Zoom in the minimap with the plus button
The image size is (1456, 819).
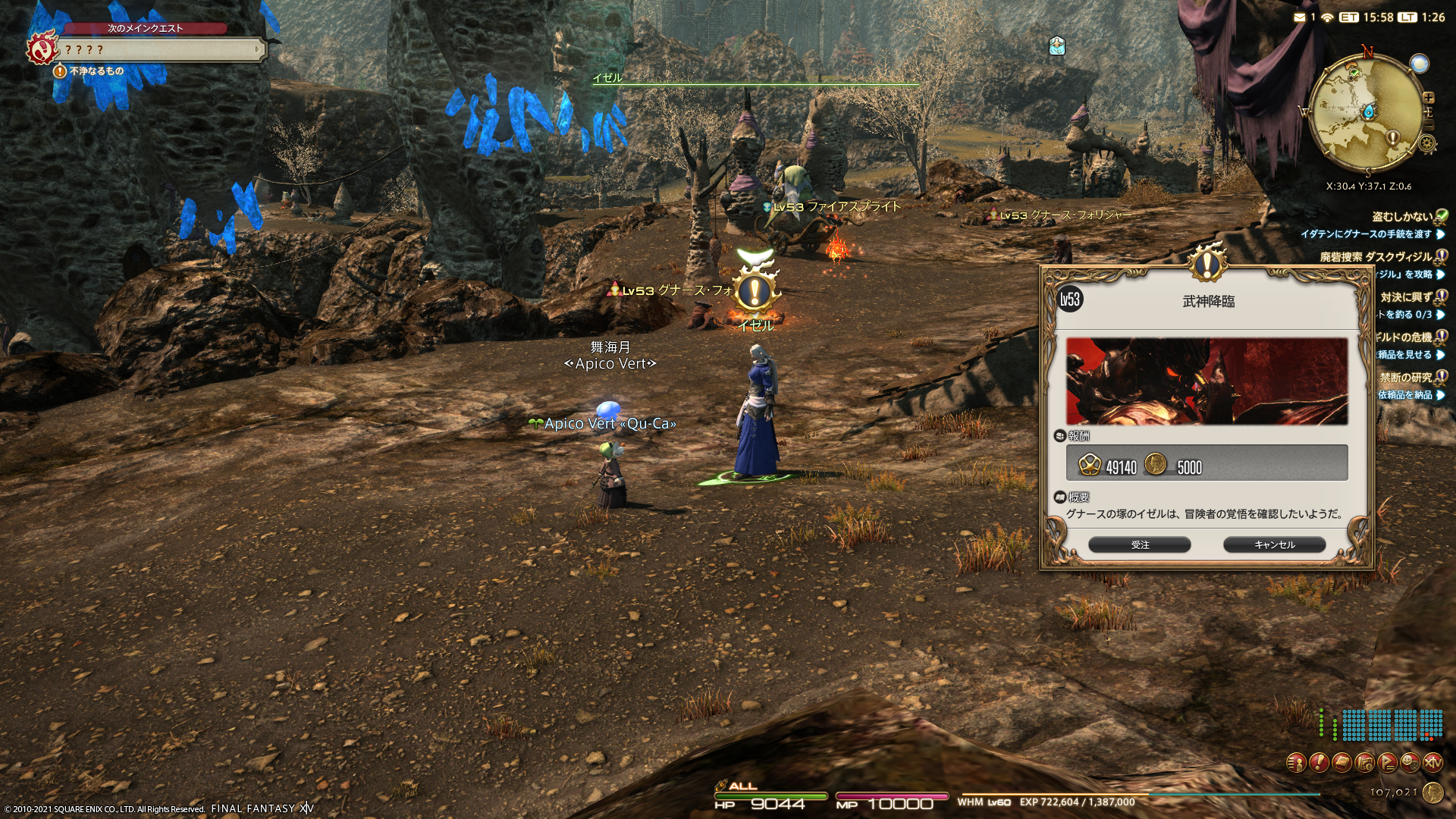point(1429,98)
